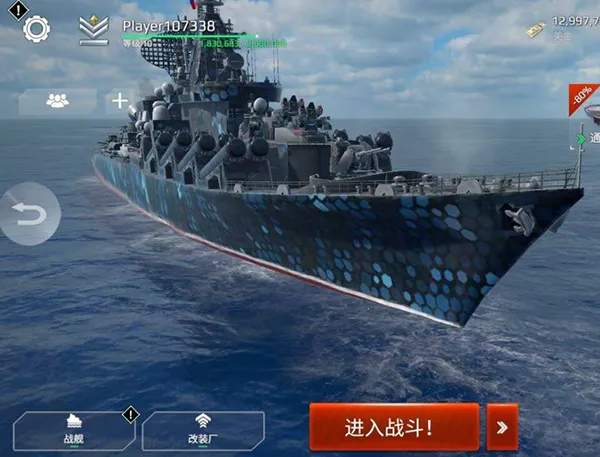Screen dimensions: 600x457
Task: Open the 战舰 warship menu
Action: tap(72, 430)
